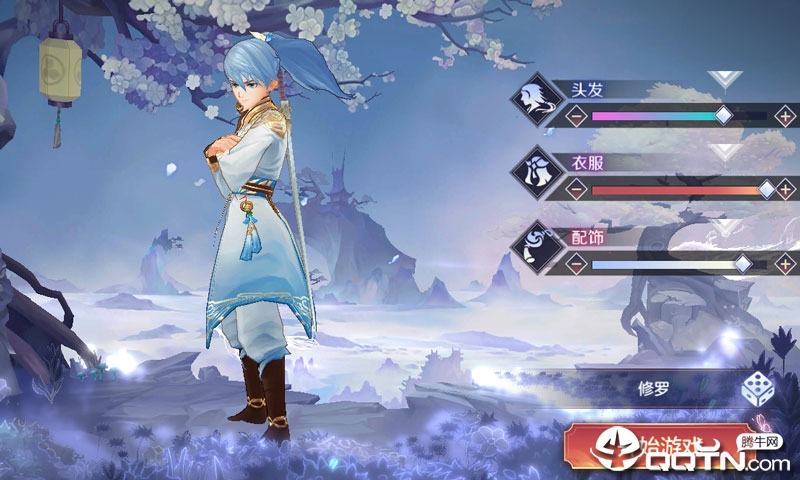Select the 配饰 accessory icon
Screen dimensions: 800x480
pyautogui.click(x=536, y=247)
